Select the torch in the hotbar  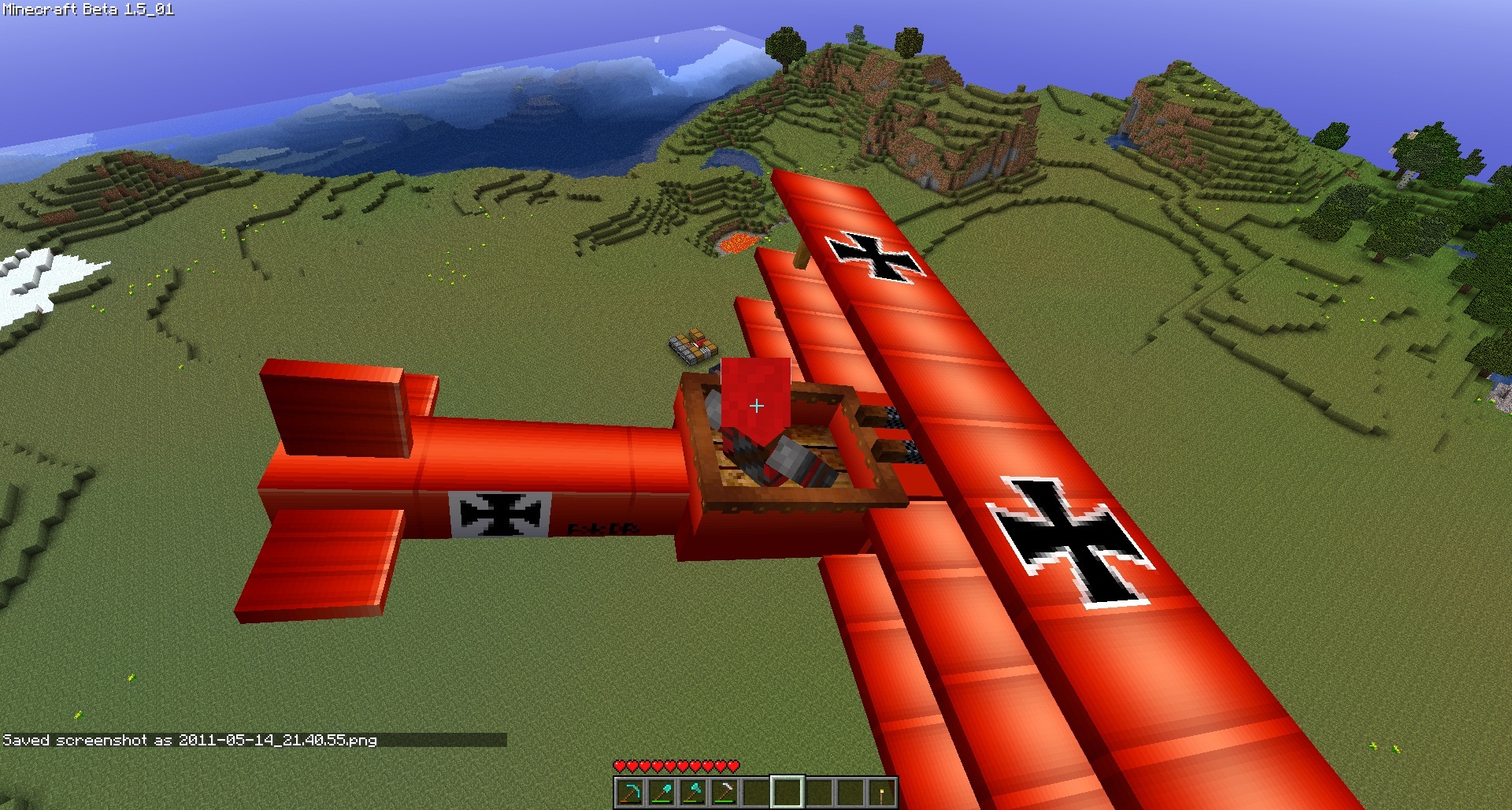[x=882, y=792]
